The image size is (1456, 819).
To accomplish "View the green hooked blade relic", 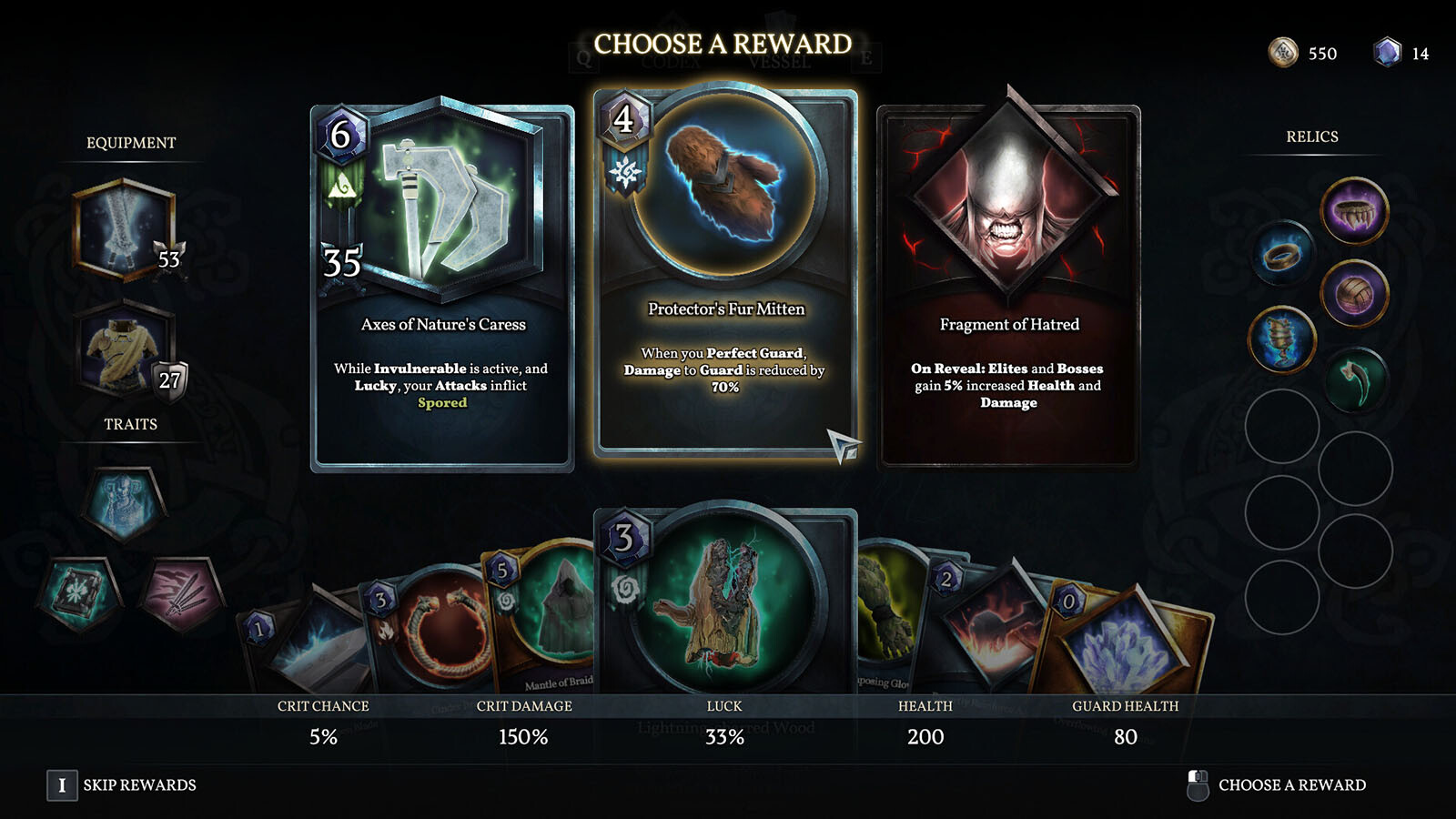I will (1354, 380).
